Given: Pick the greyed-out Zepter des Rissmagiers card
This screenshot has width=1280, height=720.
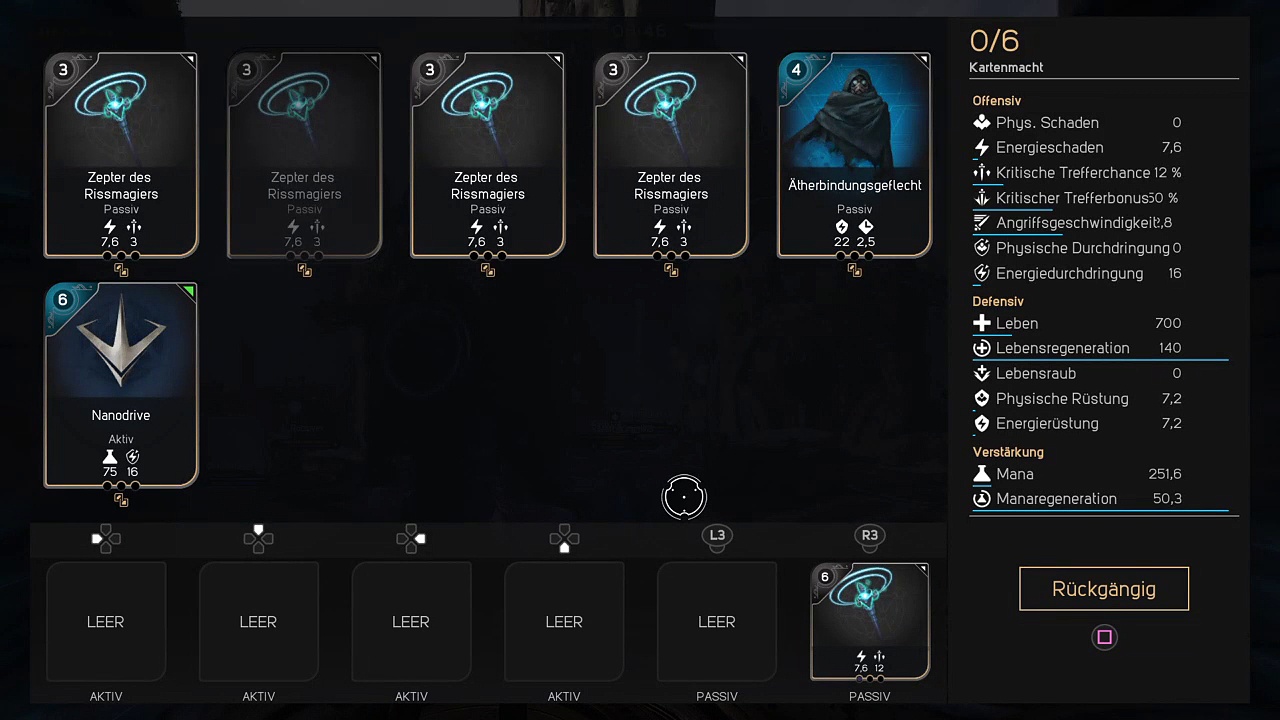Looking at the screenshot, I should [x=304, y=155].
